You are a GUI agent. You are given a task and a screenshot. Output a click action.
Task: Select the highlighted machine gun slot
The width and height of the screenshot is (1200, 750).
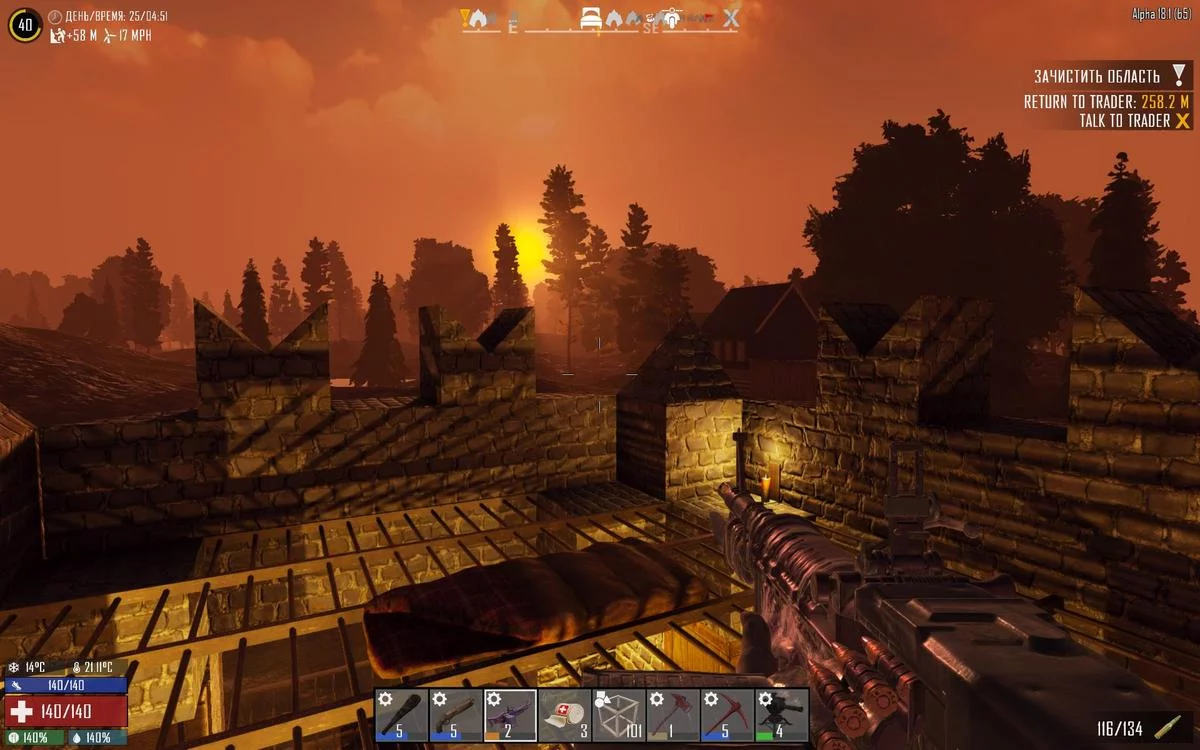[x=510, y=715]
